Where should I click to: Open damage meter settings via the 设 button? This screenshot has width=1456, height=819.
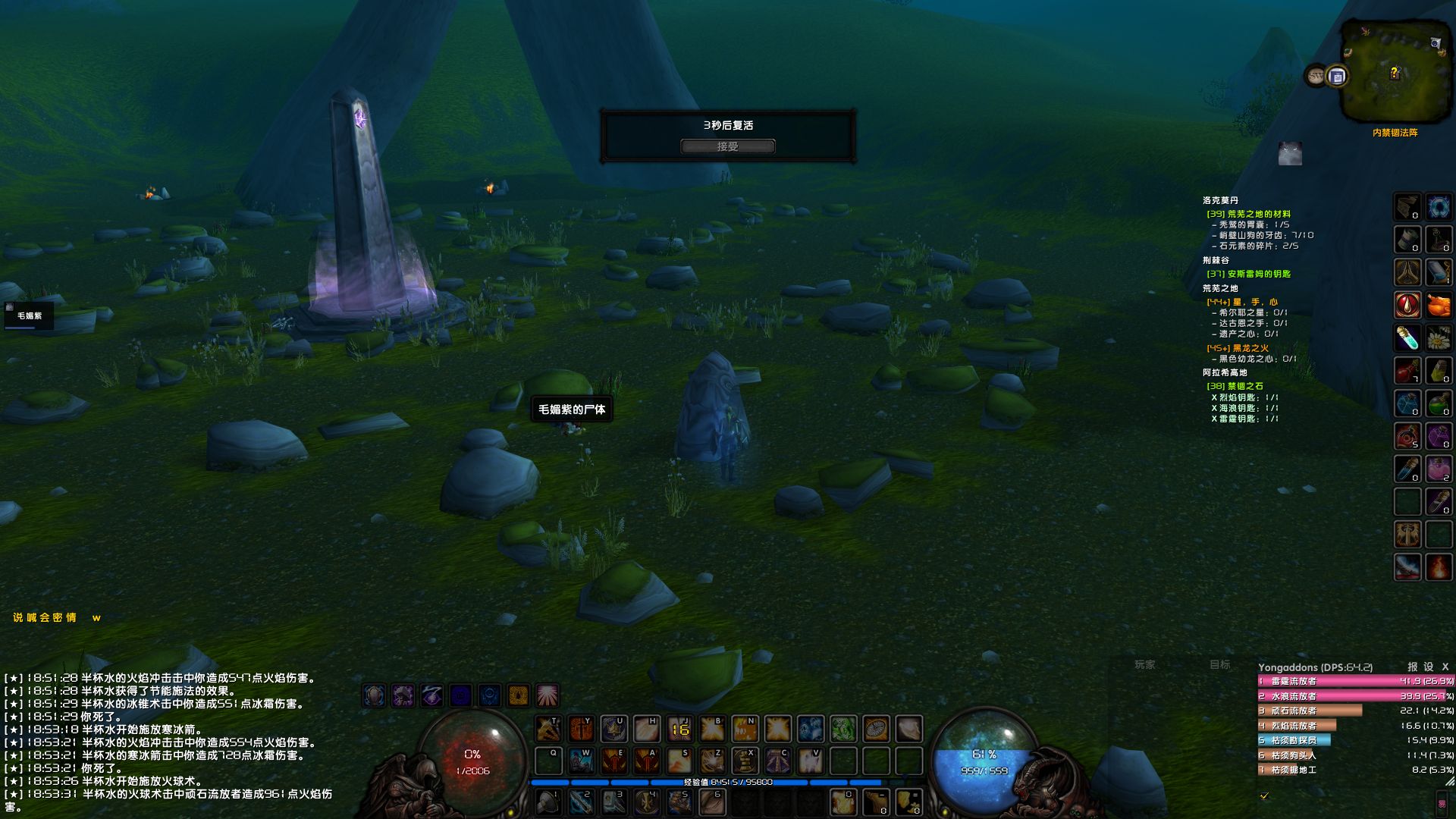(1429, 667)
